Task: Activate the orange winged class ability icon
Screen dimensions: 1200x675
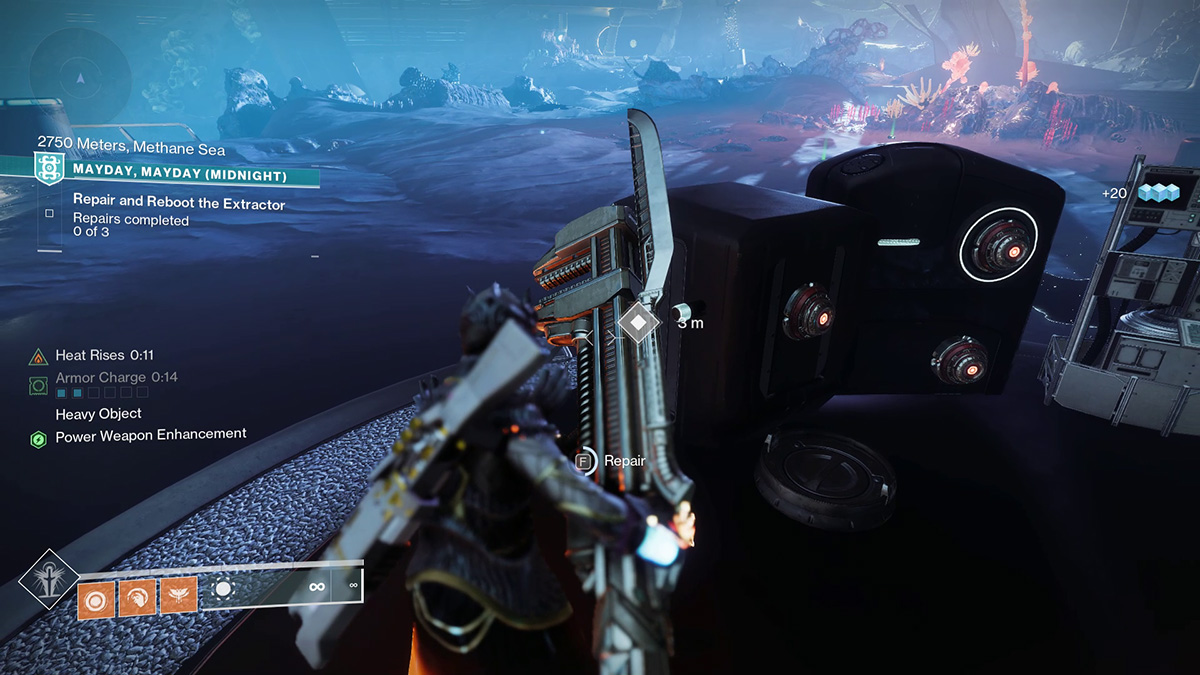Action: click(x=178, y=597)
